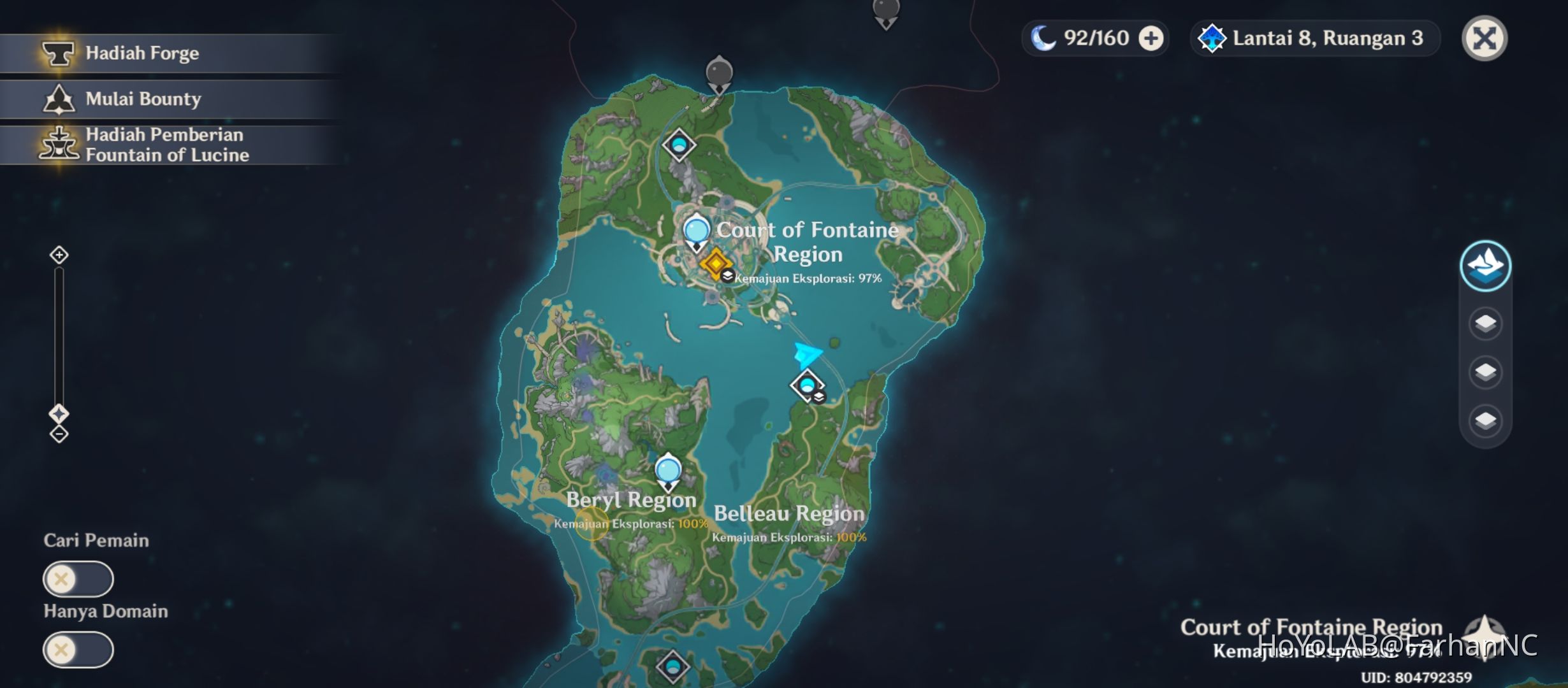Click the gray marker at top of map

719,70
